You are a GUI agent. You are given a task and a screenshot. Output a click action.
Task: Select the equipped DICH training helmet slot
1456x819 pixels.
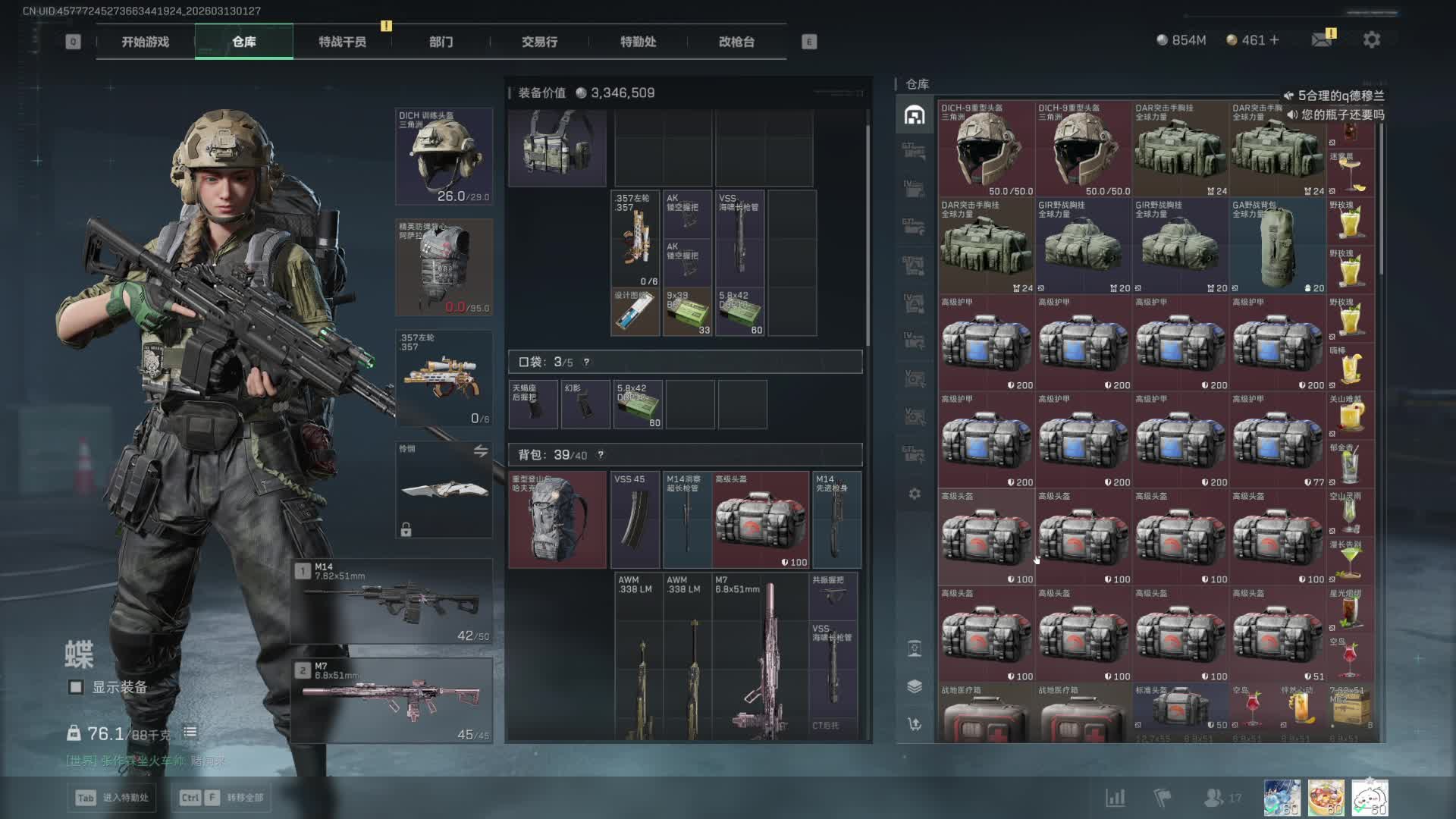(444, 156)
